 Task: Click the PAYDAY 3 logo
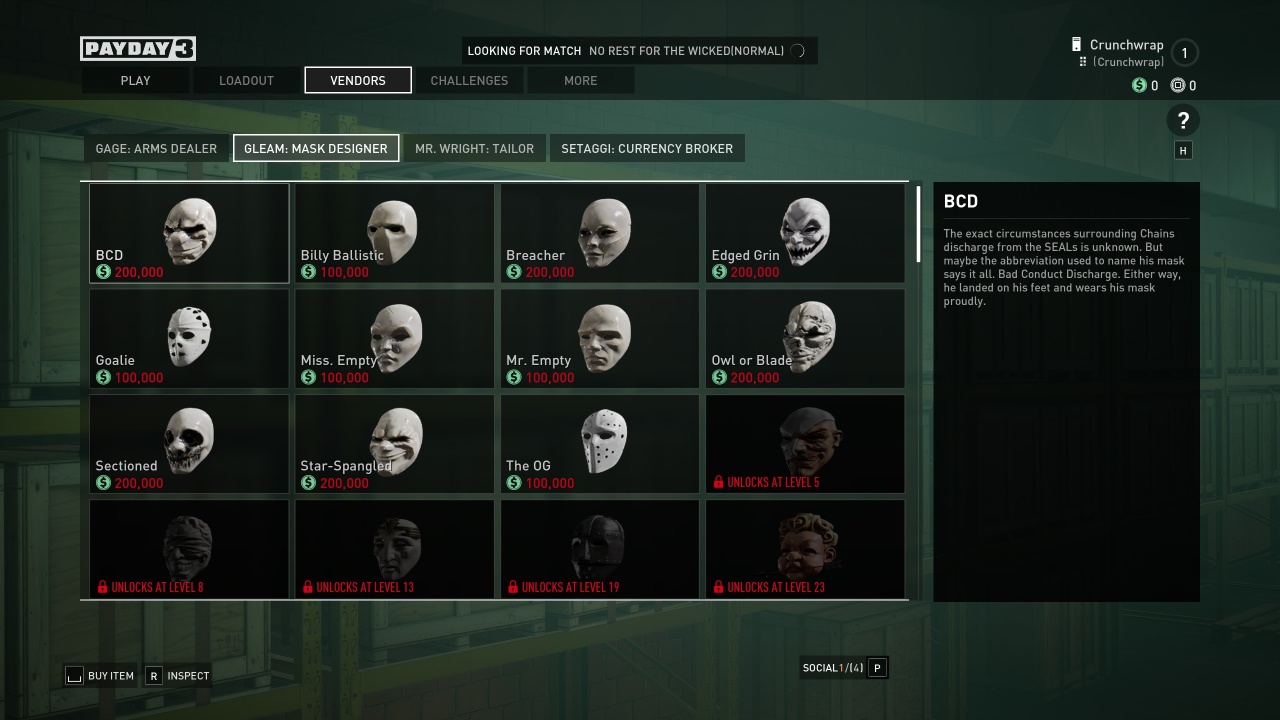pos(137,47)
